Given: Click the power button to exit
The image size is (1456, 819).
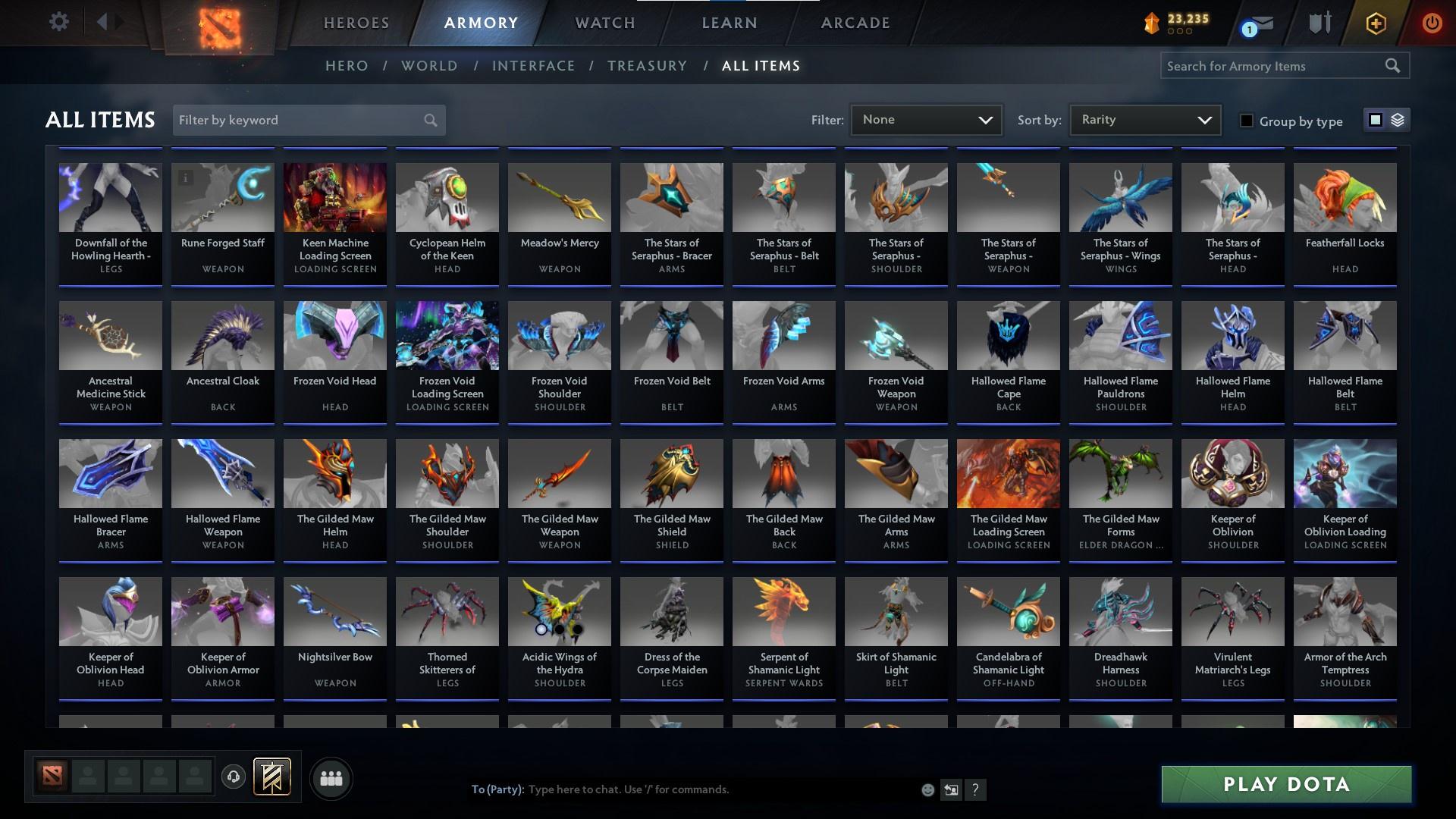Looking at the screenshot, I should click(1431, 23).
